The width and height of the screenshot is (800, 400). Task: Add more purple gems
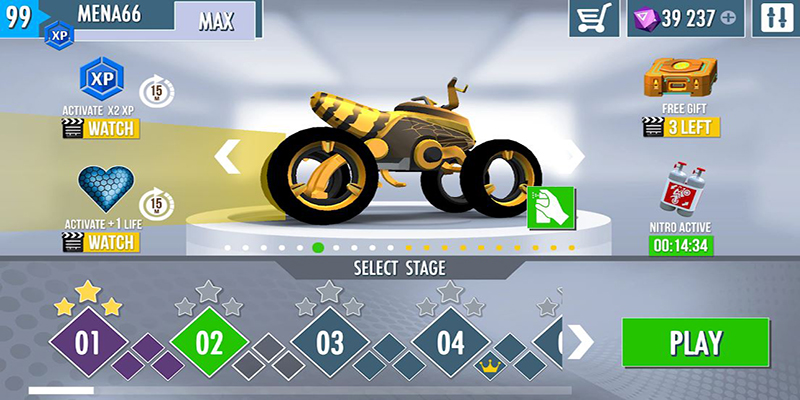pos(727,19)
